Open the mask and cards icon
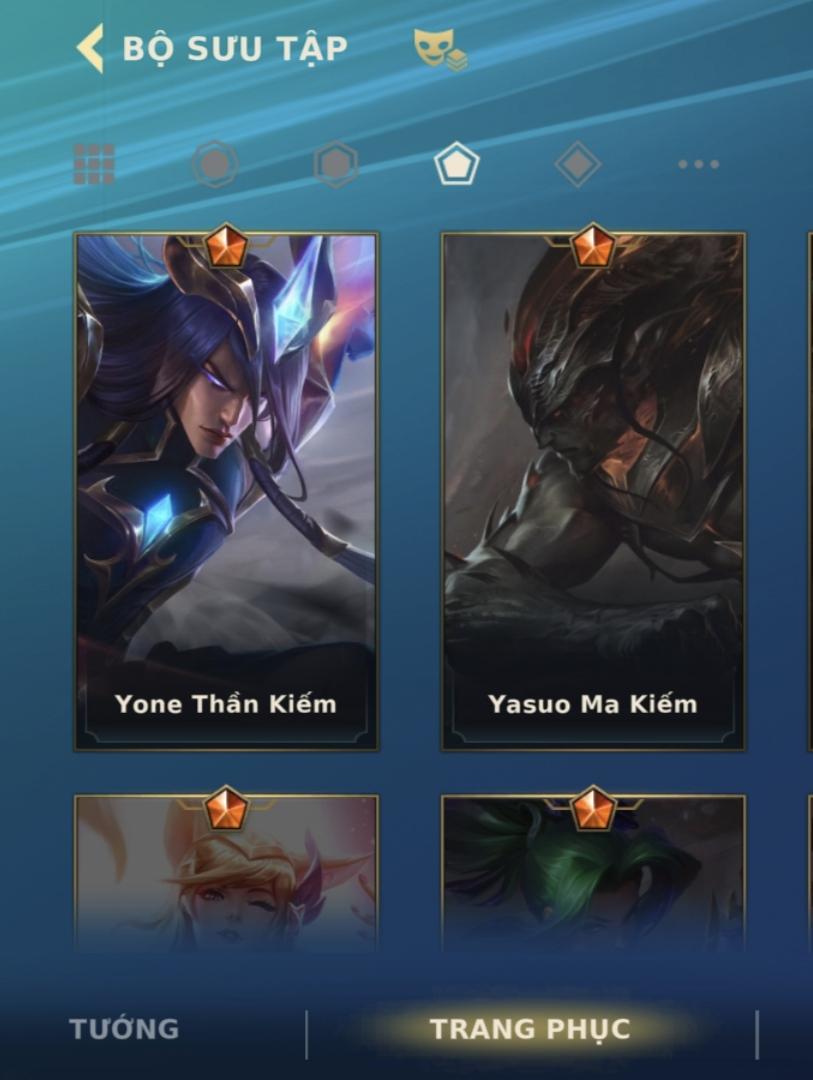The image size is (813, 1080). coord(440,49)
